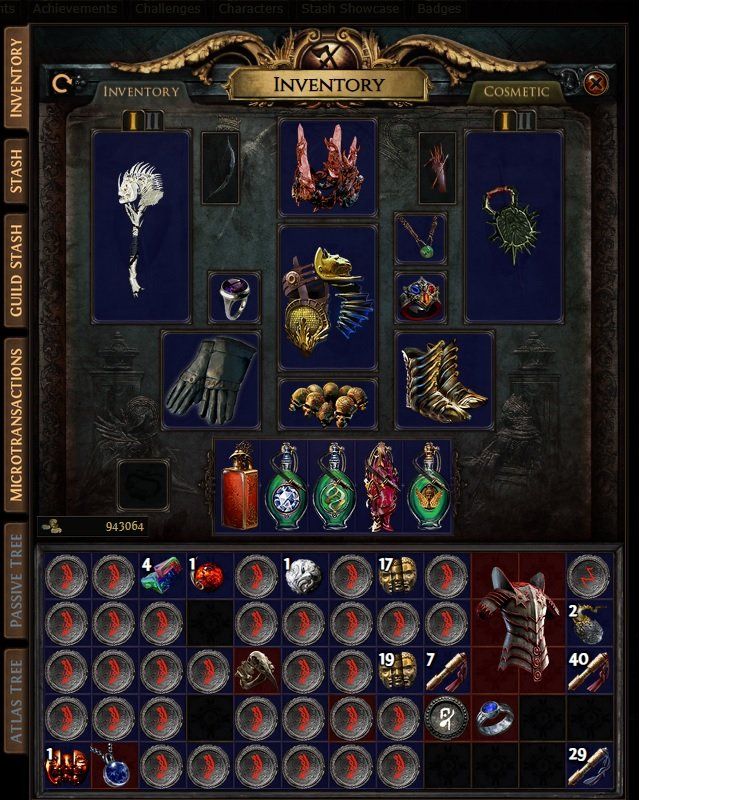Open the Atlas Tree tab
Image resolution: width=734 pixels, height=800 pixels.
(16, 700)
